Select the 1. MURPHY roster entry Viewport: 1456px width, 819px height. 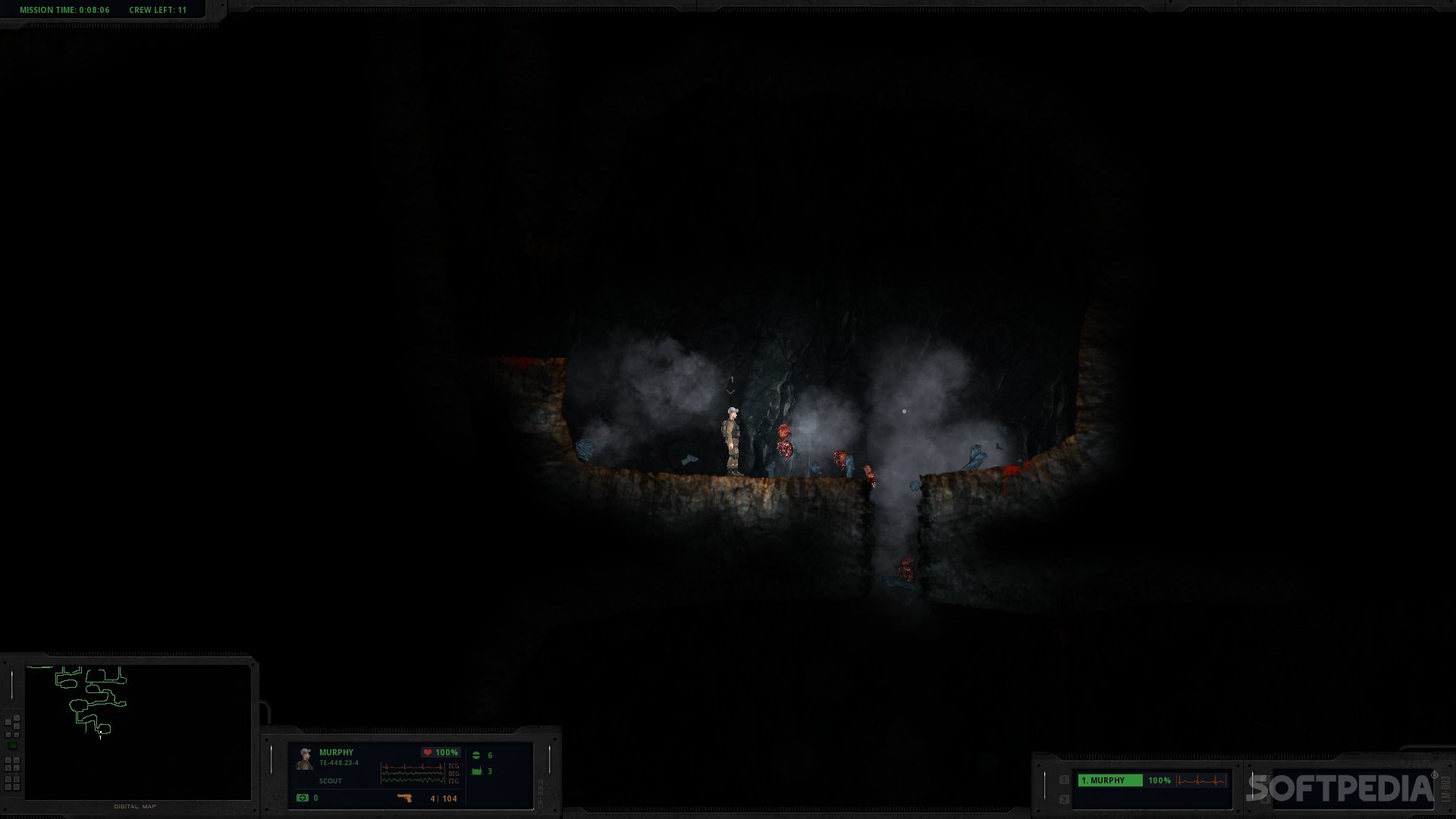pyautogui.click(x=1110, y=781)
